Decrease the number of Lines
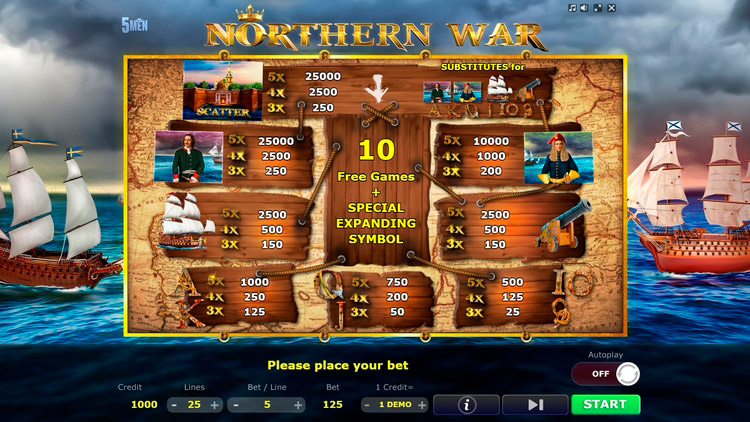This screenshot has height=422, width=750. [174, 405]
